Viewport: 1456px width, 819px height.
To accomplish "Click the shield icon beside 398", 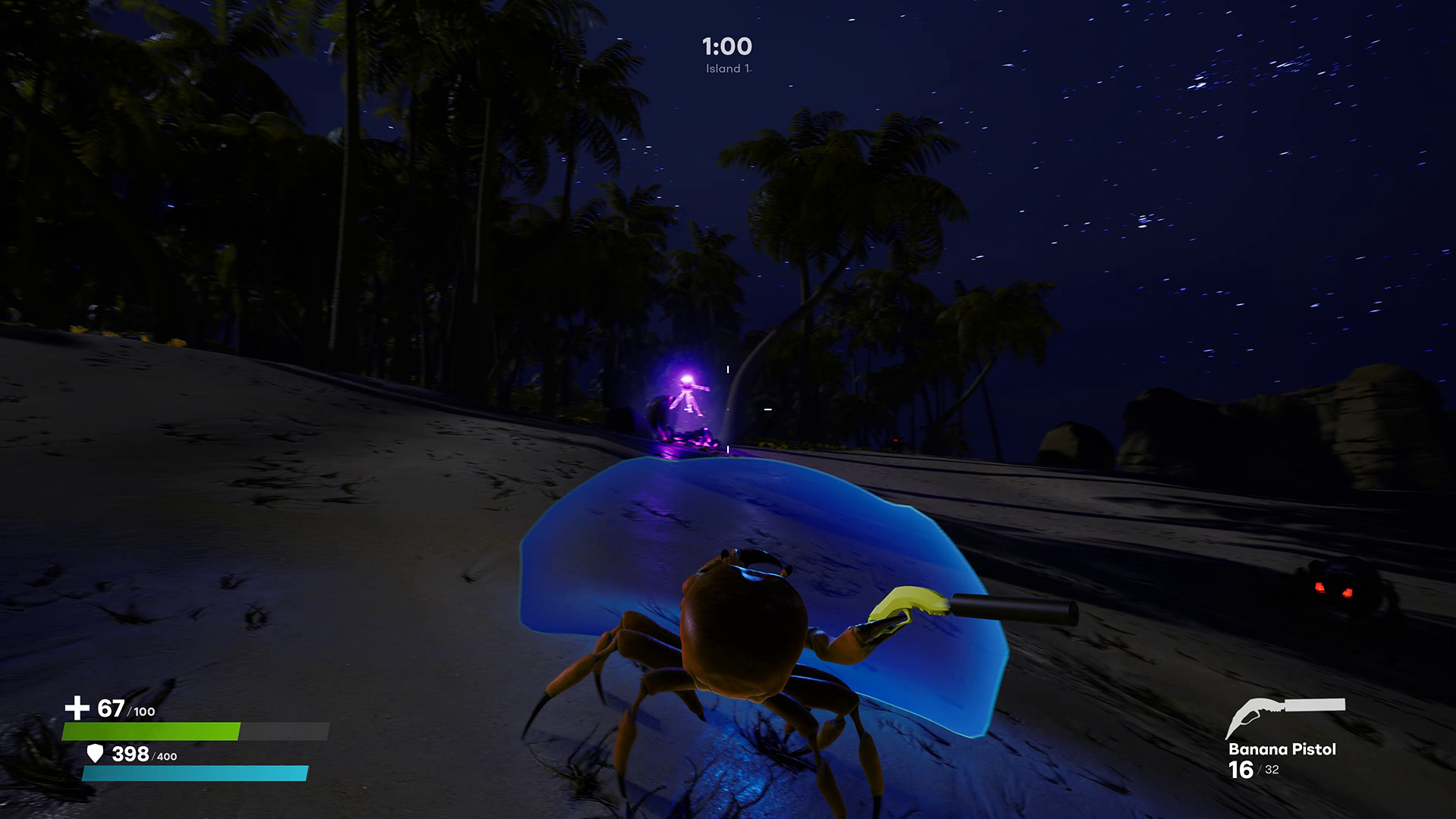I will point(96,755).
